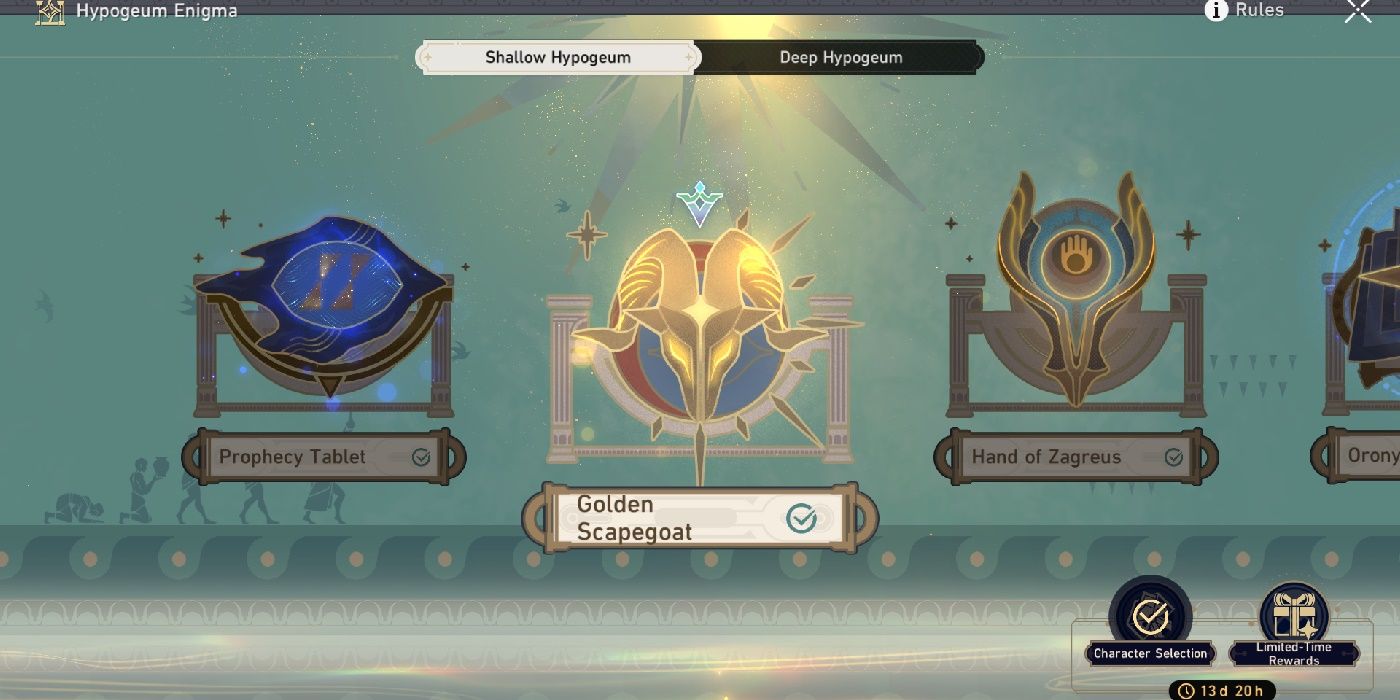Choose the Golden Scapegoat stage

tap(700, 518)
